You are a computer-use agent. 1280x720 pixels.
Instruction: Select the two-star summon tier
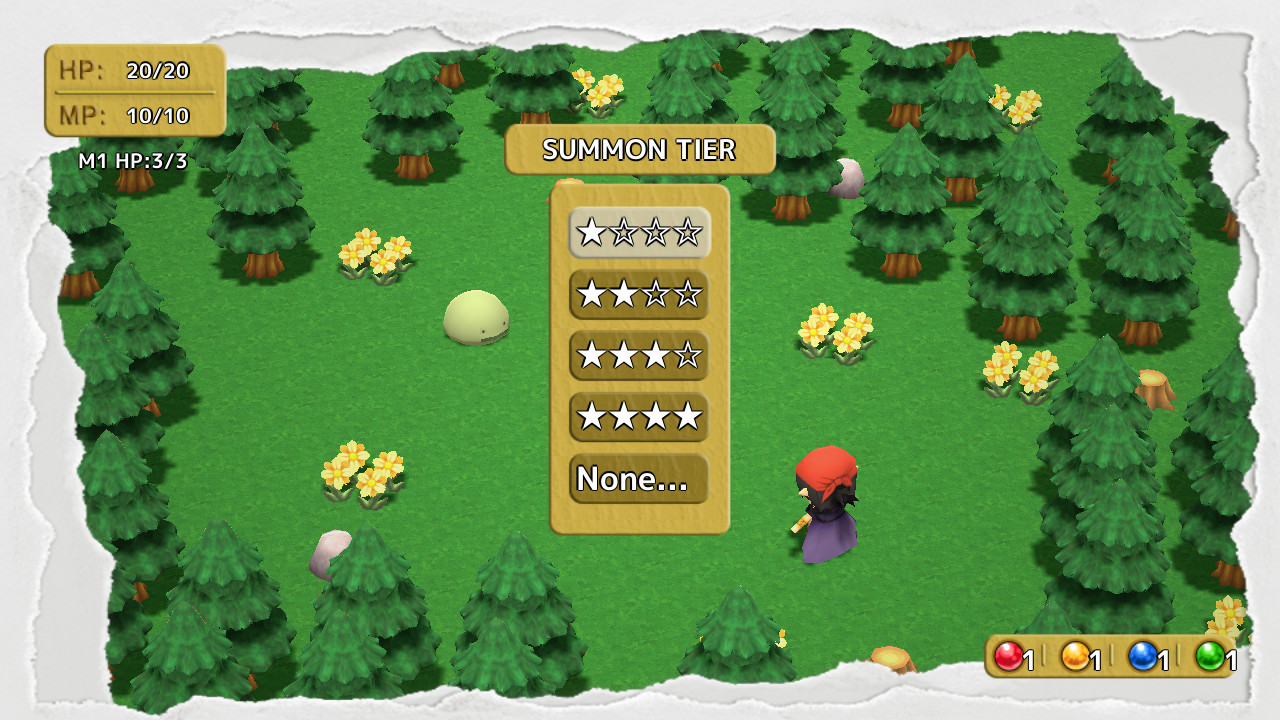click(638, 293)
